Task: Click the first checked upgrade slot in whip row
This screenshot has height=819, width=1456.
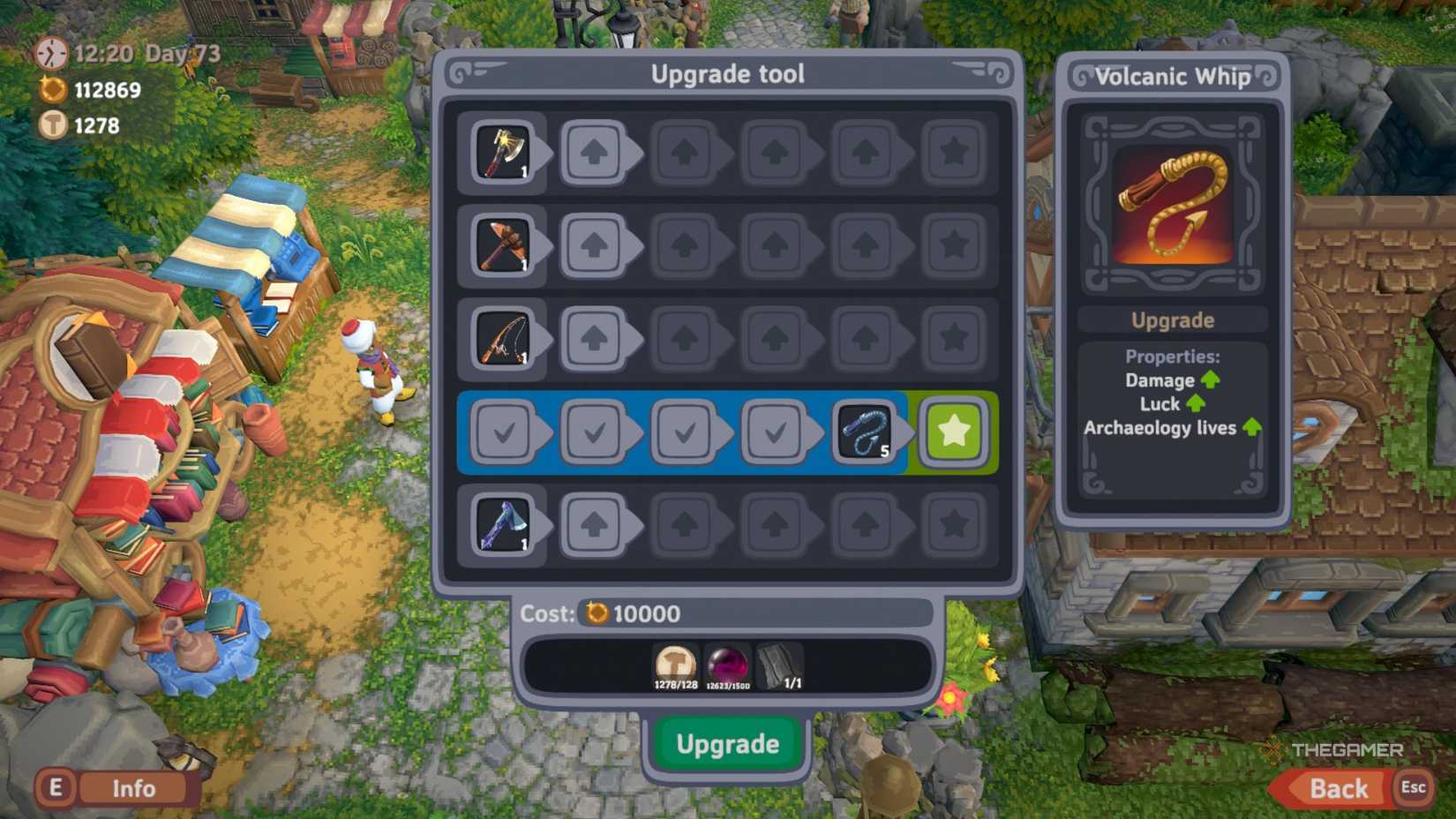Action: tap(507, 432)
